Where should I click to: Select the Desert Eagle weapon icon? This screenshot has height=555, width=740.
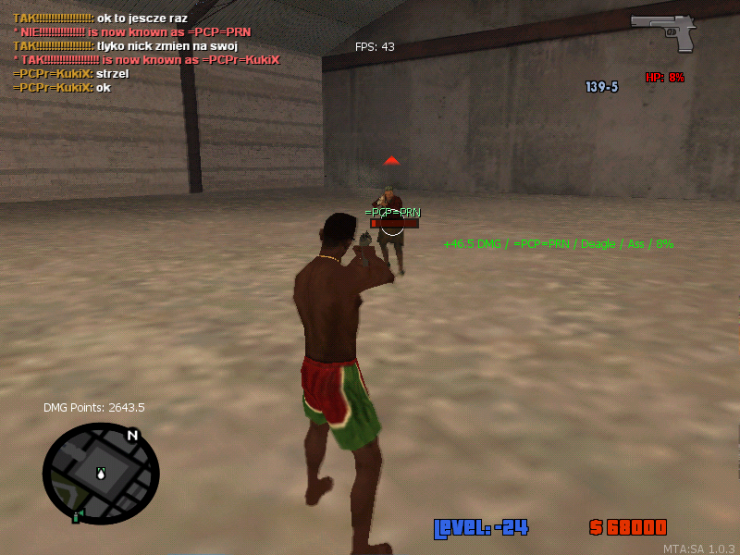pyautogui.click(x=662, y=32)
